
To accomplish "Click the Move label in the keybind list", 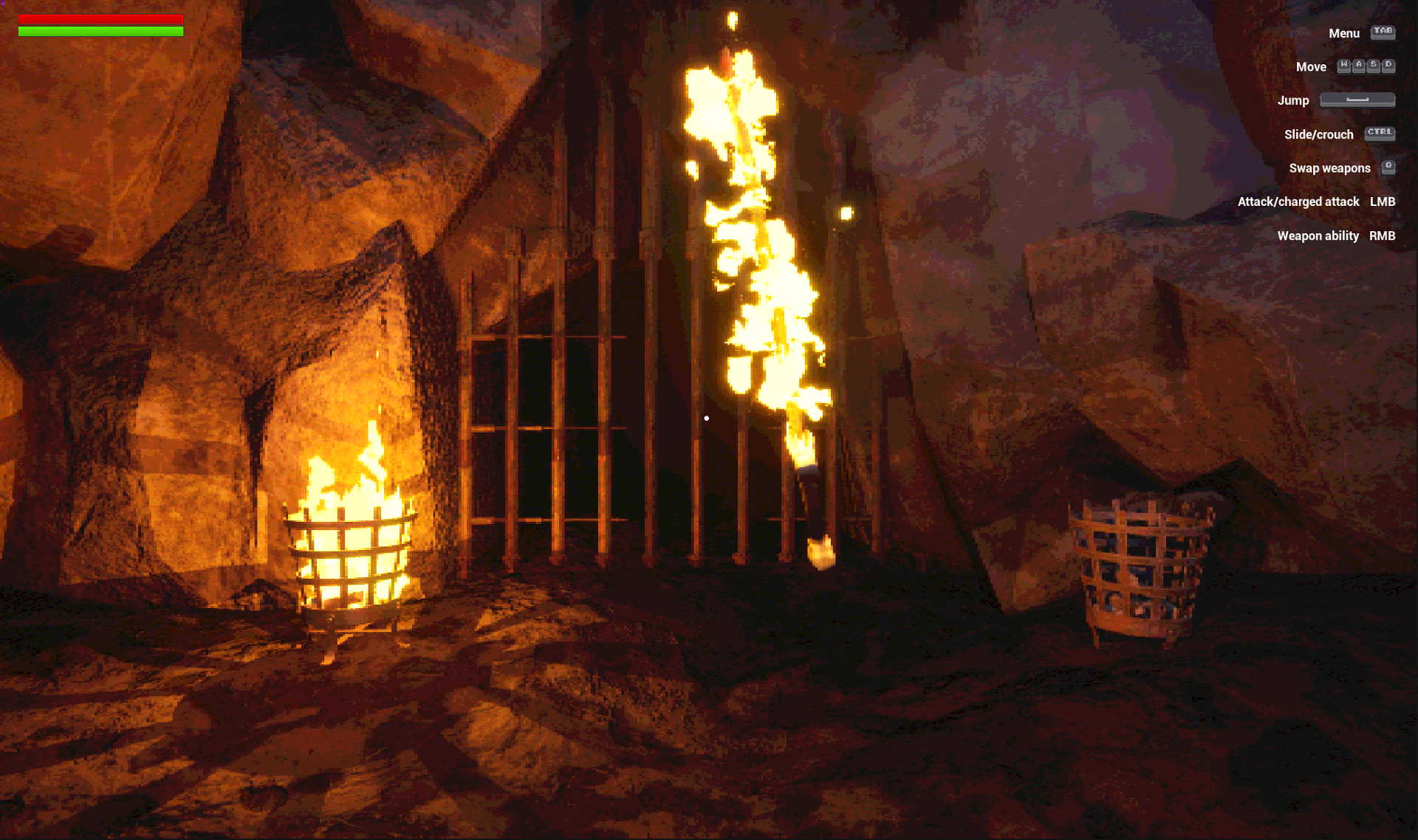I will (1312, 66).
